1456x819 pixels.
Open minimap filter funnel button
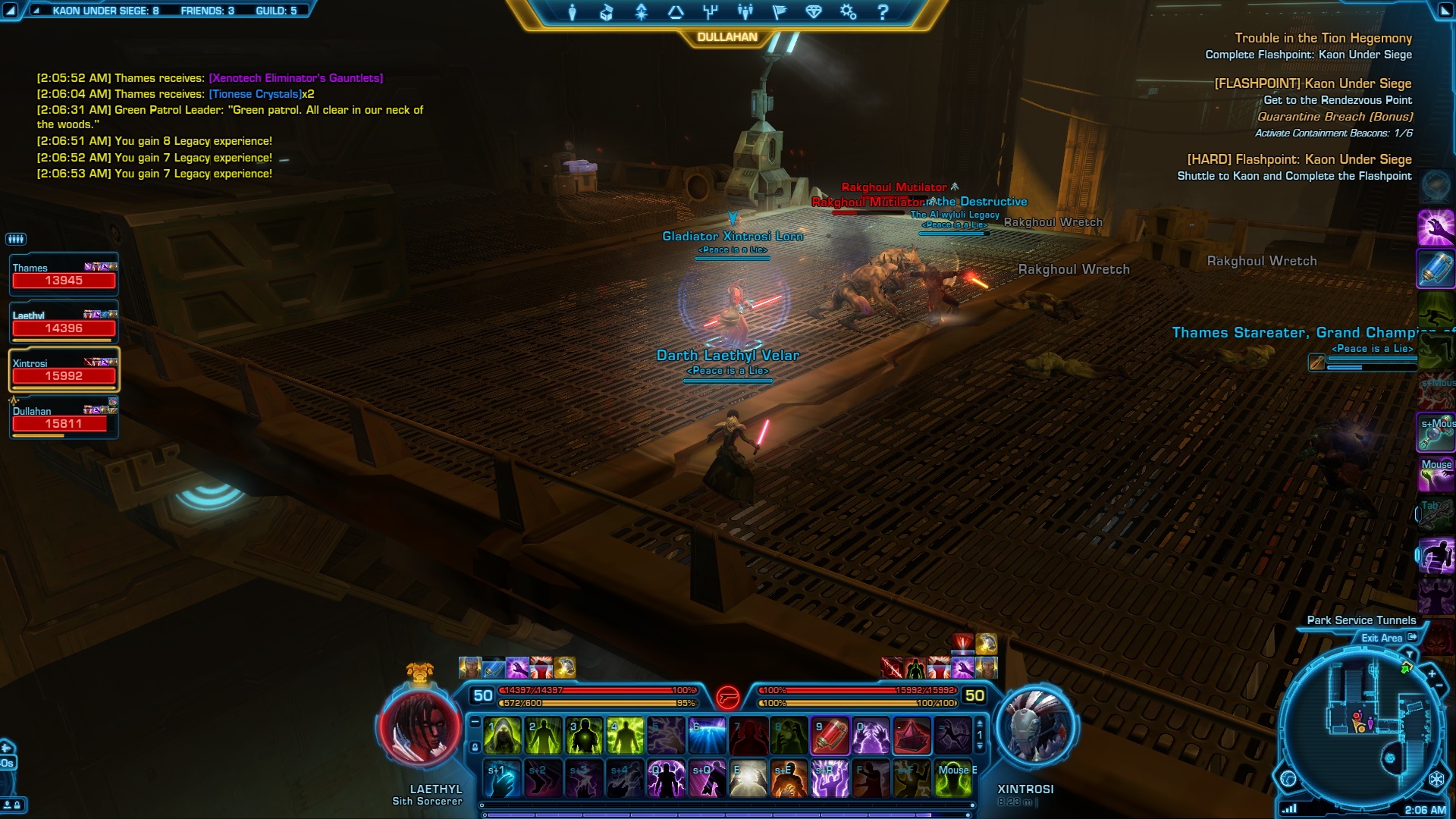(x=1410, y=653)
